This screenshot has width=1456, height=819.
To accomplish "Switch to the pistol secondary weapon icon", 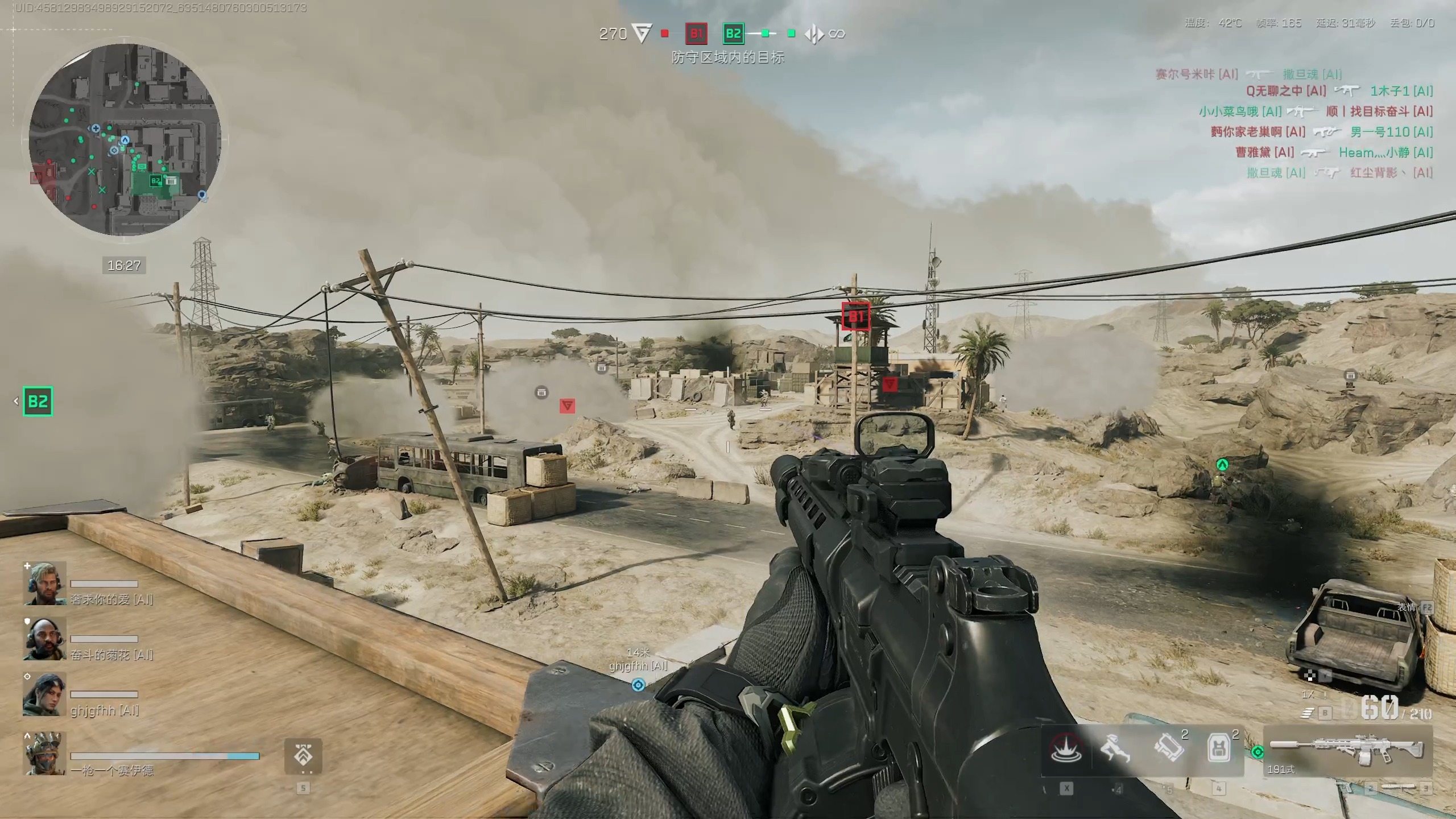I will pos(1344,788).
